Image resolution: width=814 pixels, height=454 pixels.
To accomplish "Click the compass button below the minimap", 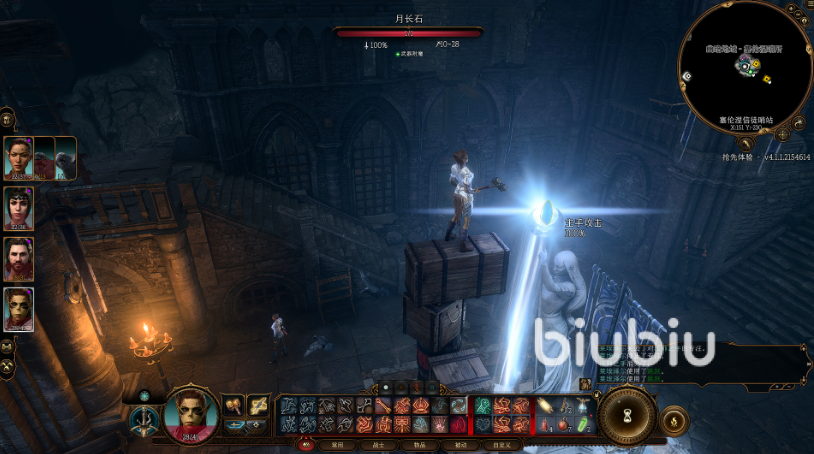I will 782,133.
